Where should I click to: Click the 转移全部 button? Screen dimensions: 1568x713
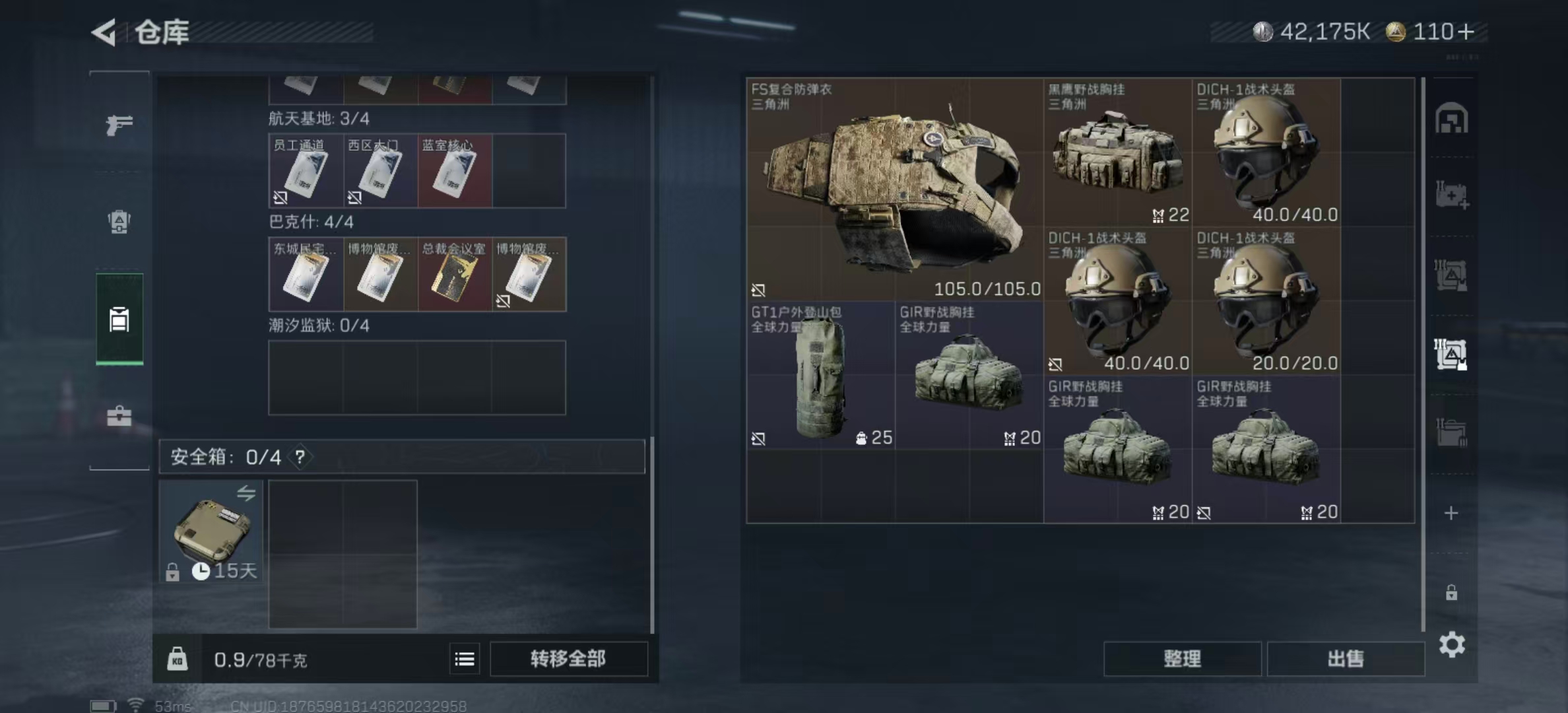tap(568, 659)
